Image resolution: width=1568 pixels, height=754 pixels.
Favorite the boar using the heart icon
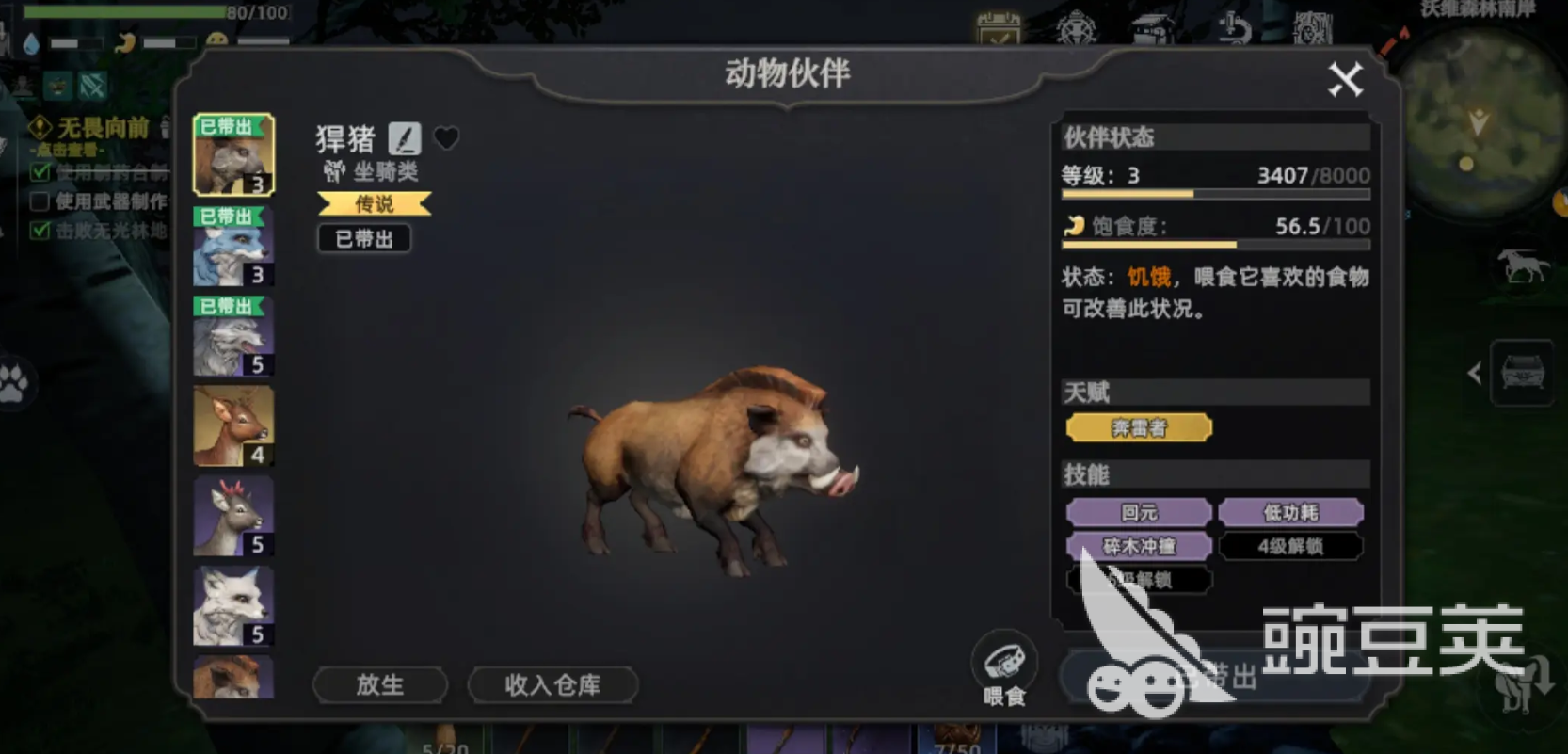445,138
